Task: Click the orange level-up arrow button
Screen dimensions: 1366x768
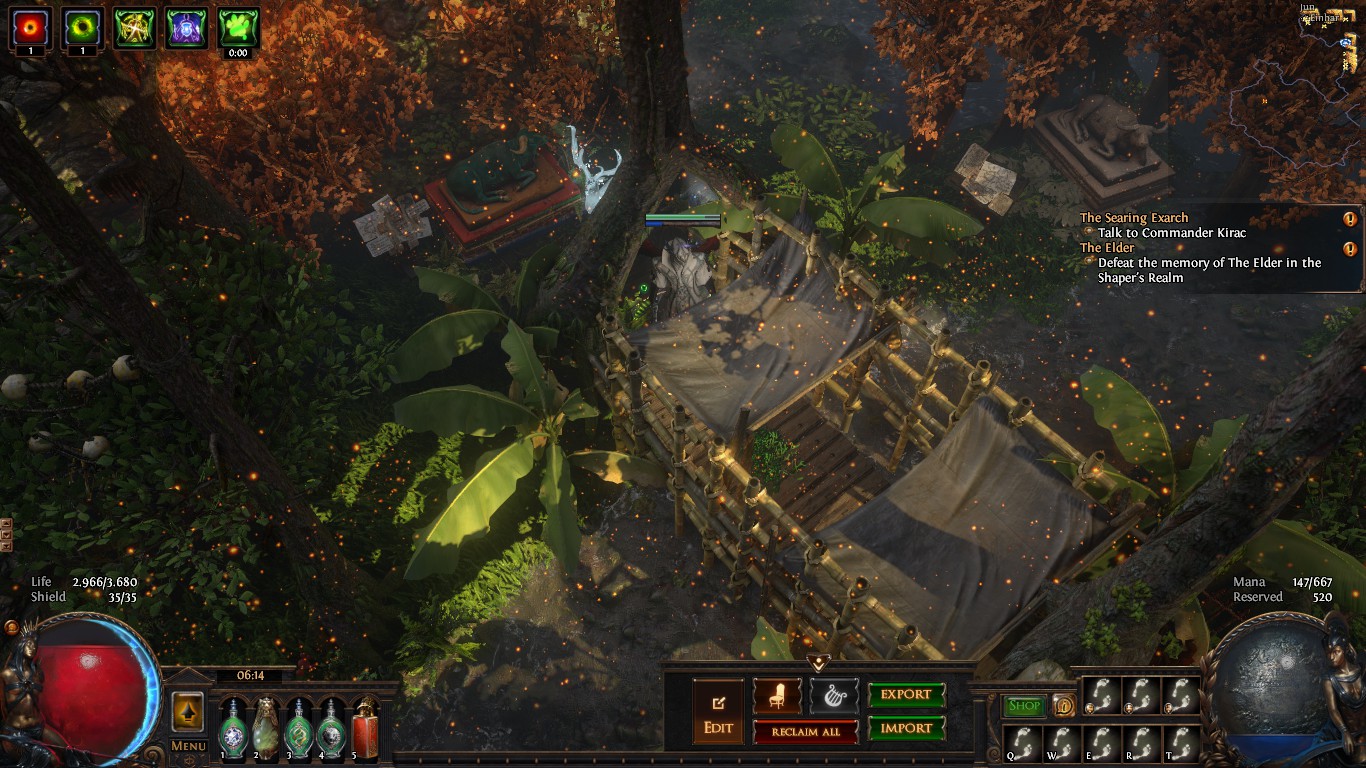Action: (x=188, y=712)
